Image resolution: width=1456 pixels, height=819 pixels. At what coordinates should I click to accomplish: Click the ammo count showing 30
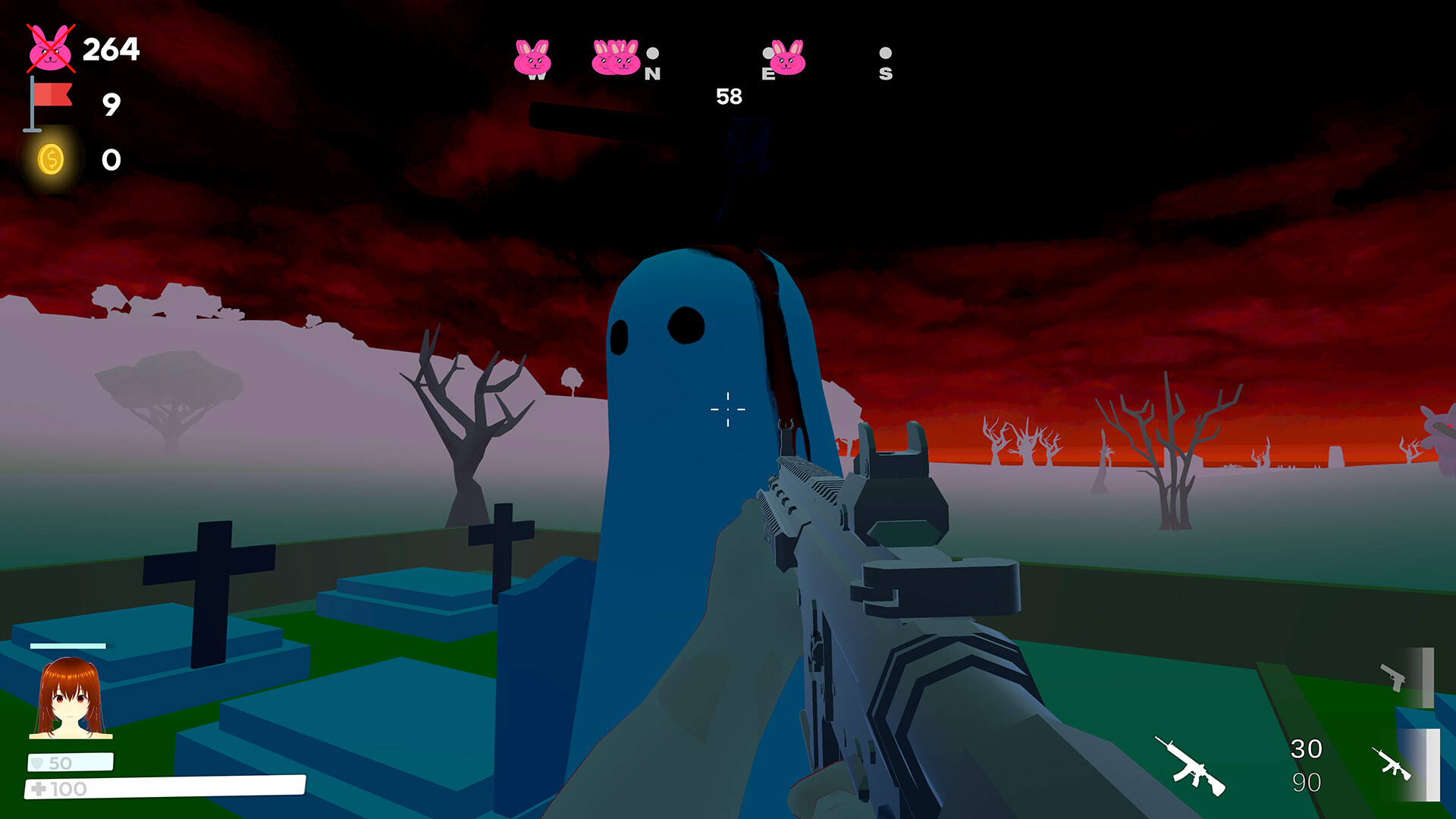coord(1308,749)
